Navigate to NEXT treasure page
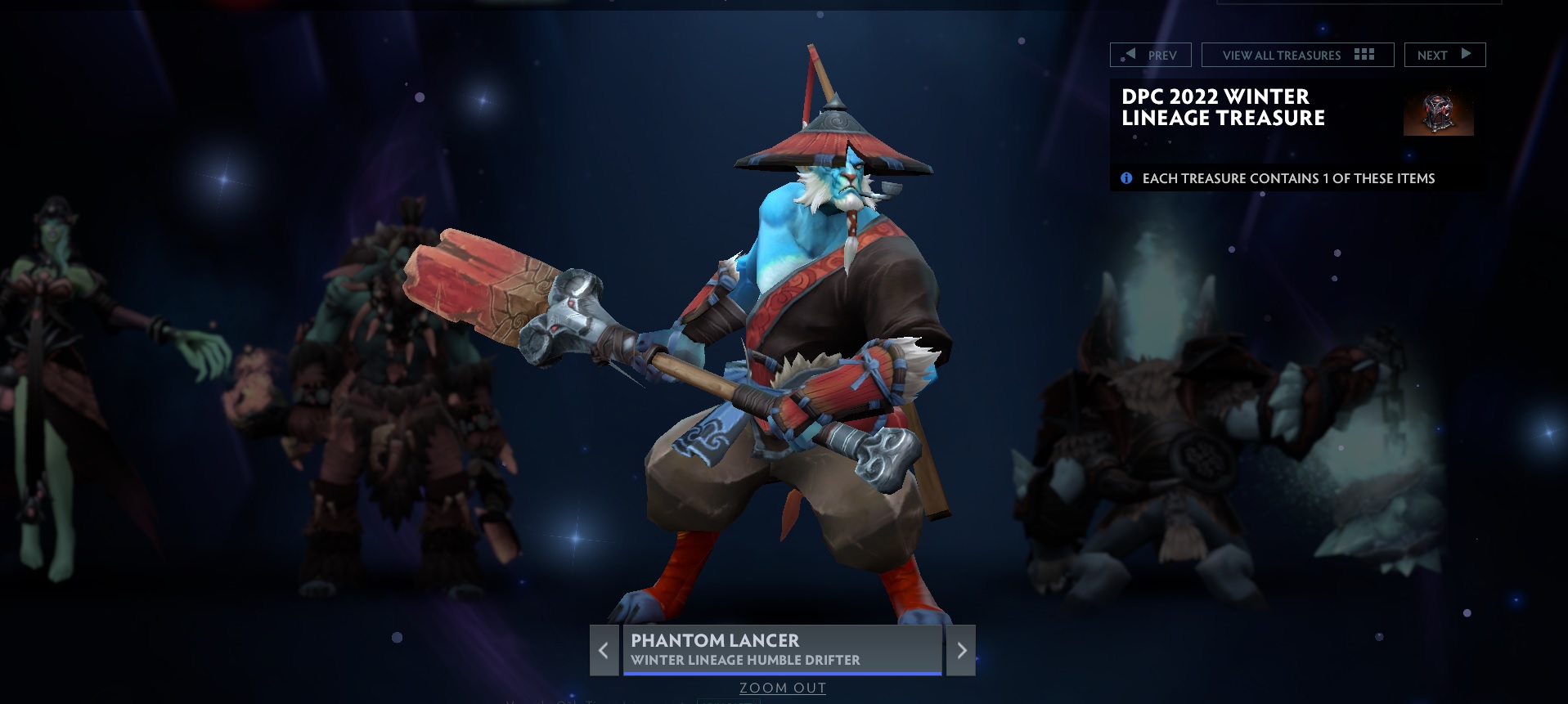 pos(1444,55)
